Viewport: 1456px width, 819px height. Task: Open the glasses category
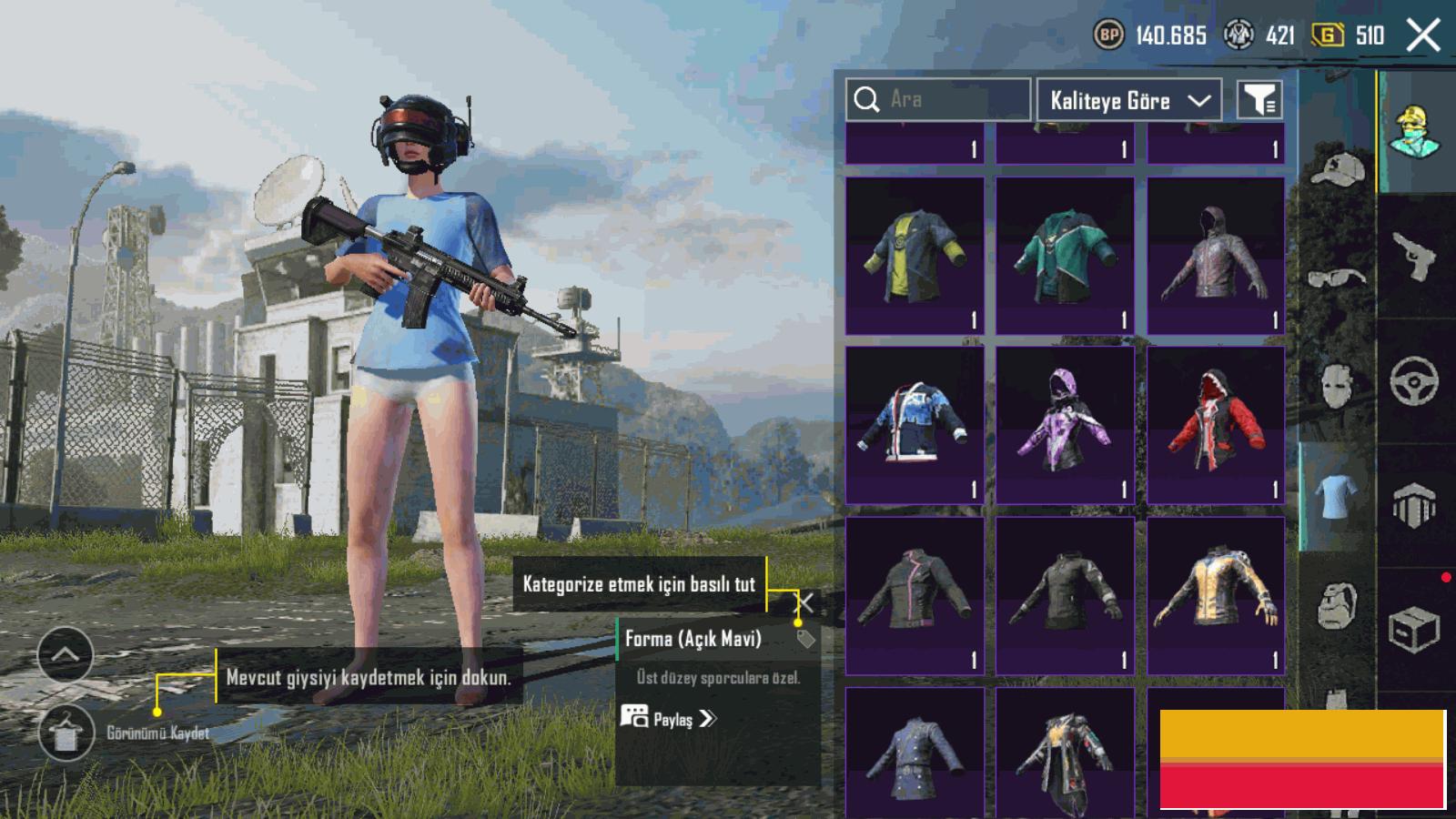(x=1337, y=278)
